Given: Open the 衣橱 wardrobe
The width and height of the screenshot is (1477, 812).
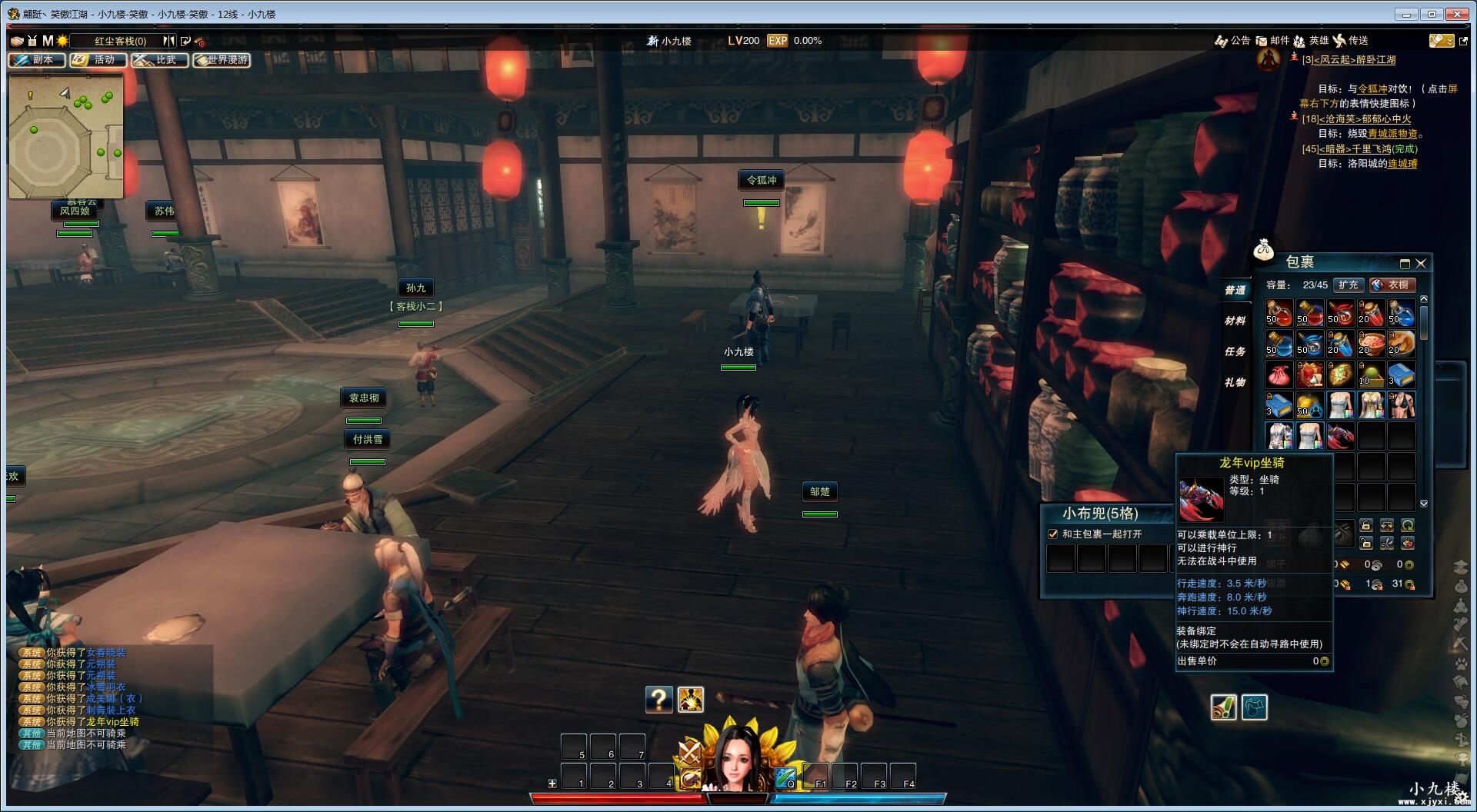Looking at the screenshot, I should [1392, 285].
